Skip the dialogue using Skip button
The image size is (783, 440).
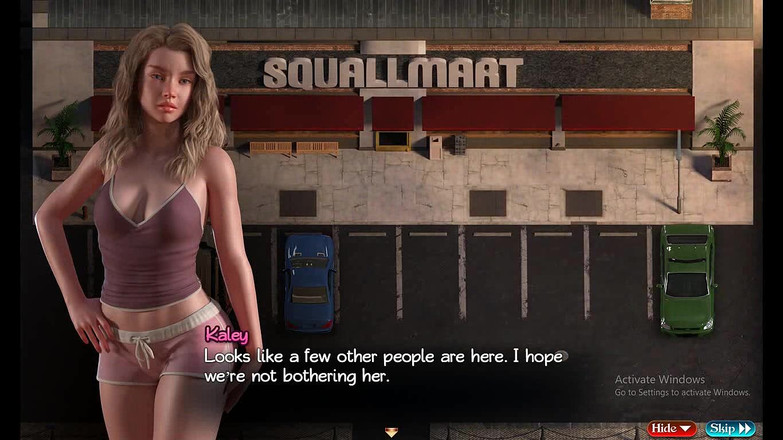click(x=730, y=429)
